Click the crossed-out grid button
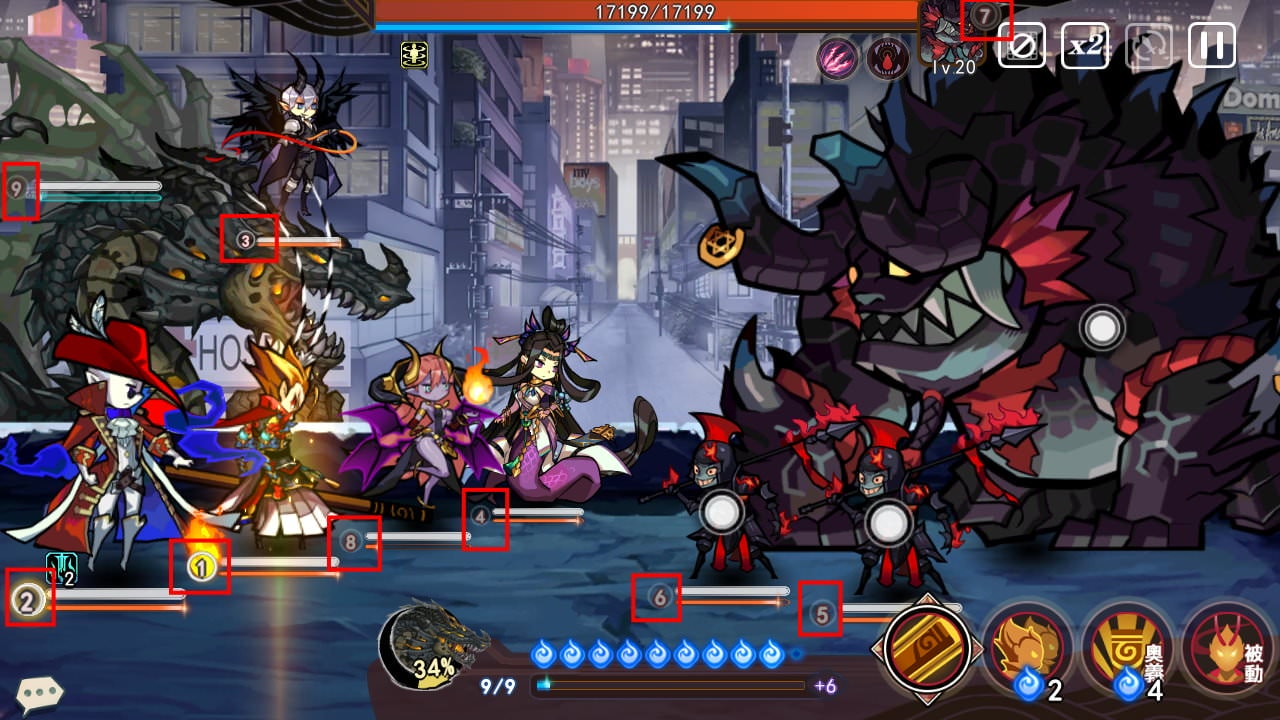Screen dimensions: 1280x720 point(1021,46)
